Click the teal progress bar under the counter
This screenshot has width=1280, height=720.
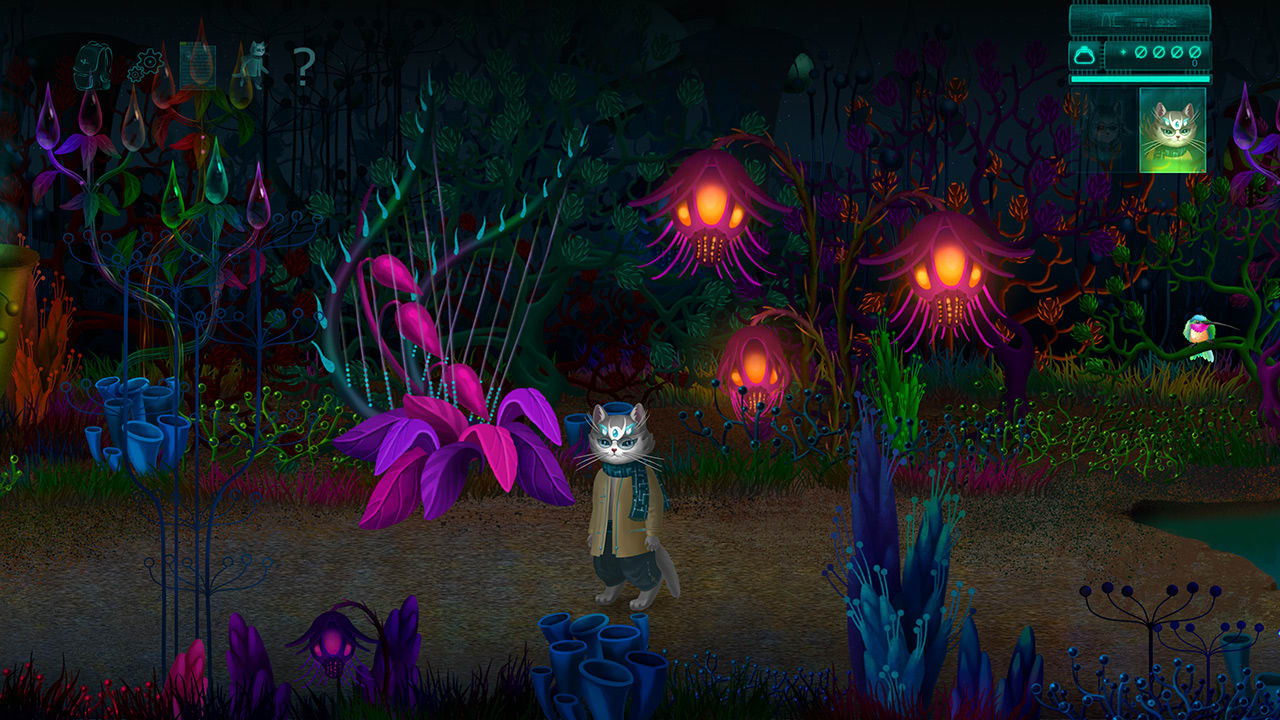[1140, 79]
